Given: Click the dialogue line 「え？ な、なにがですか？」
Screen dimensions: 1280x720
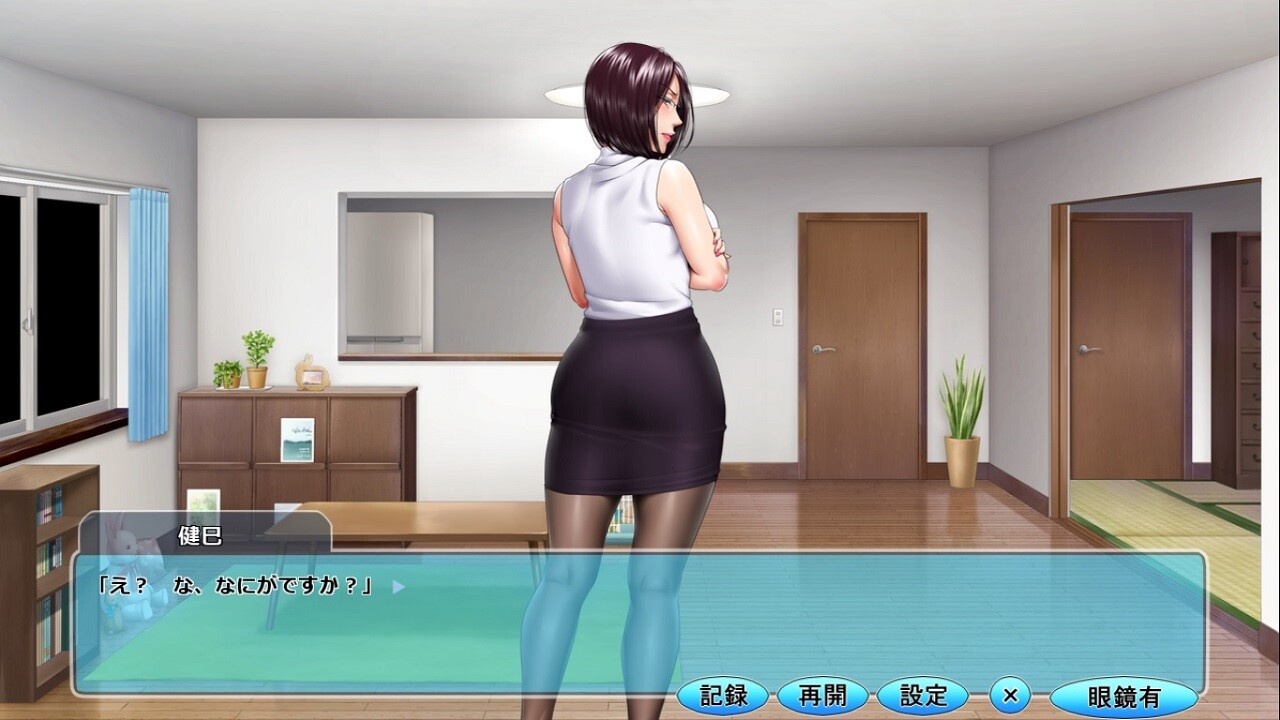Looking at the screenshot, I should click(240, 587).
